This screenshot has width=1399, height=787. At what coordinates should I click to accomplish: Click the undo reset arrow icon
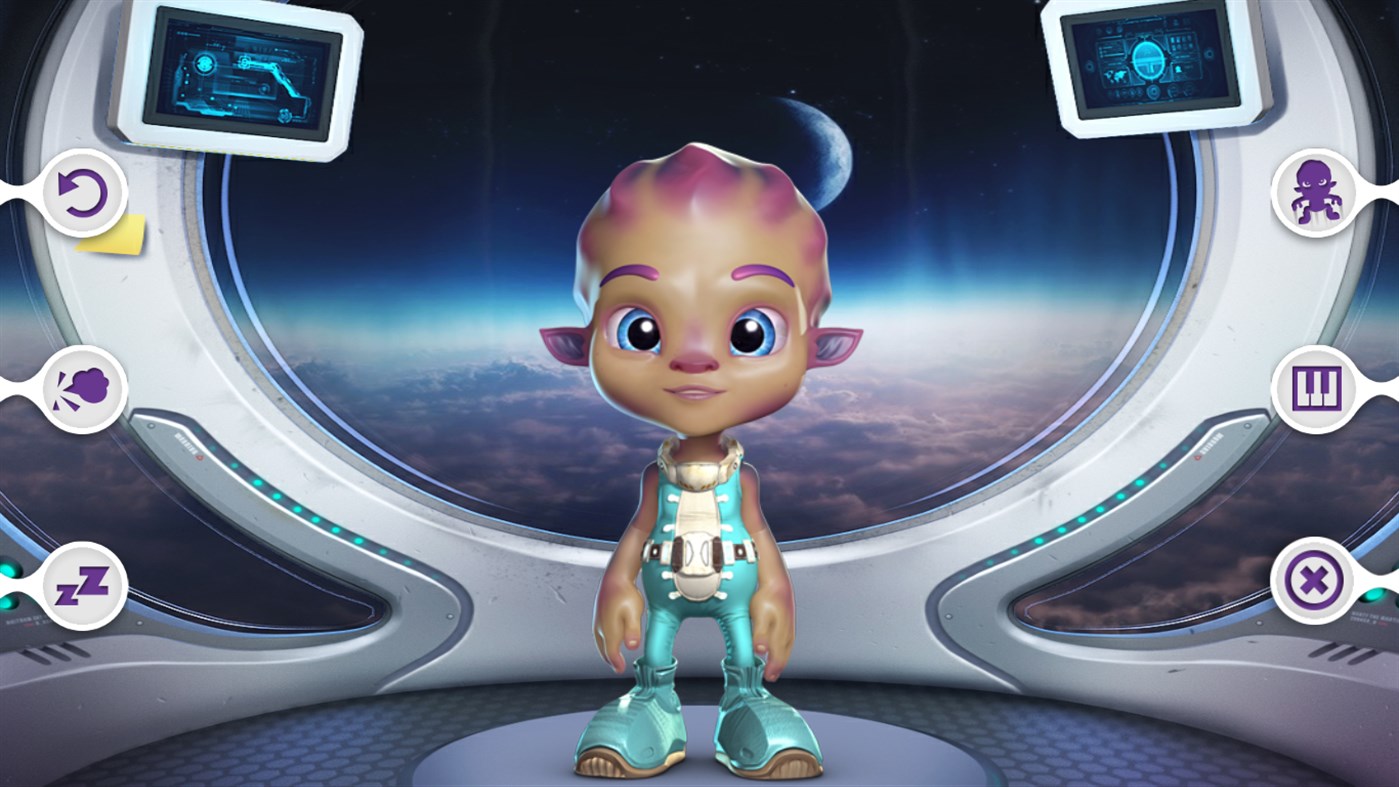pos(85,194)
